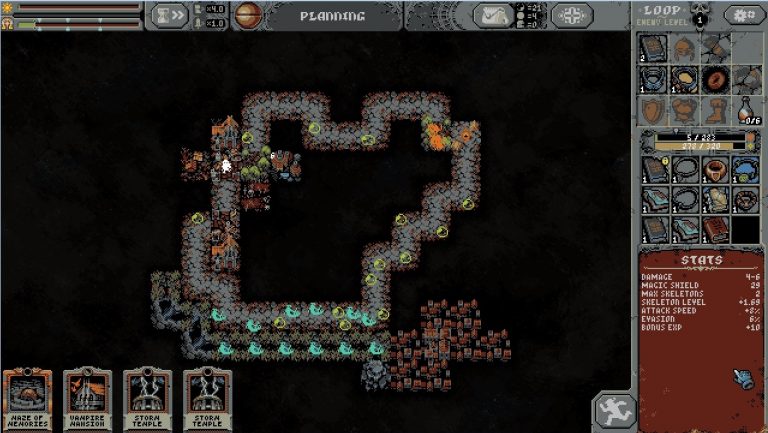Select the equipped book in the weapon slot
The width and height of the screenshot is (768, 433).
point(654,48)
